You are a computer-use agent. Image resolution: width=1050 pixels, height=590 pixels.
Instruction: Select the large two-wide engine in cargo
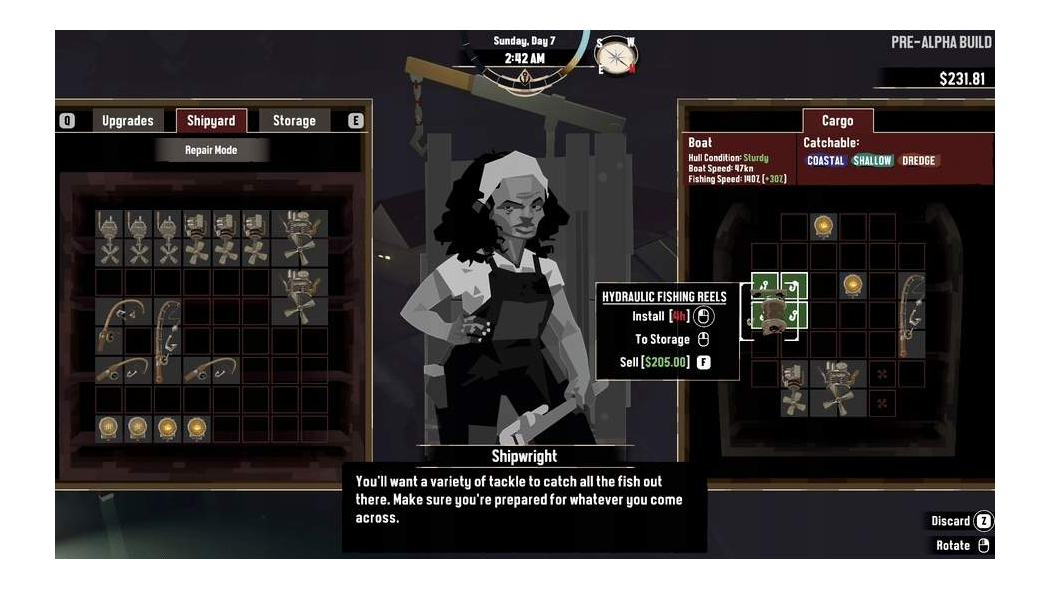[x=838, y=388]
